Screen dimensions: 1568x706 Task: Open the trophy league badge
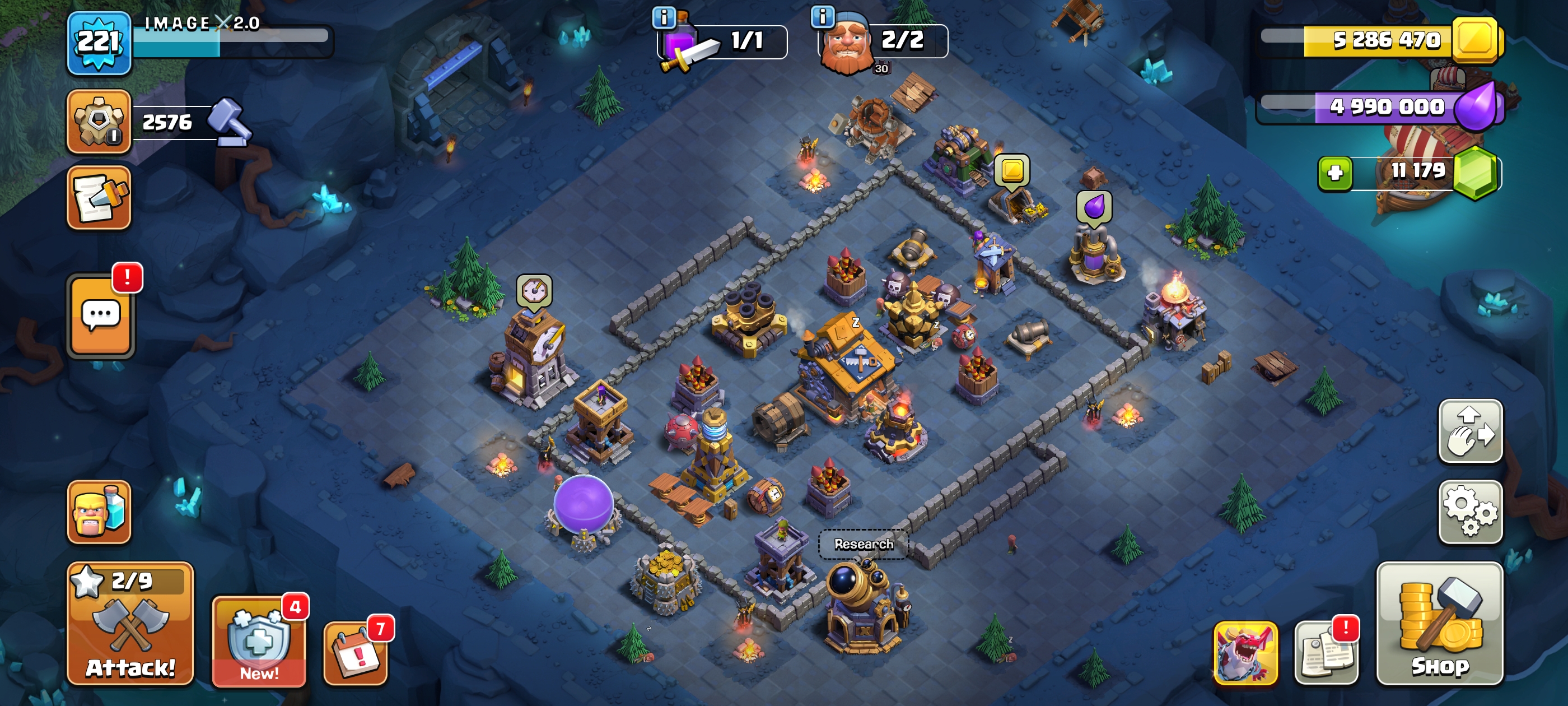pos(99,120)
